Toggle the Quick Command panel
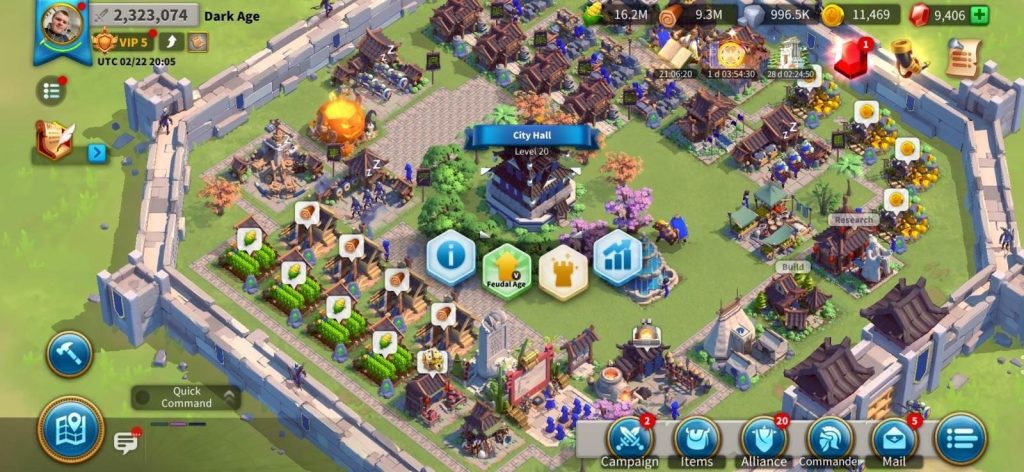 [185, 397]
